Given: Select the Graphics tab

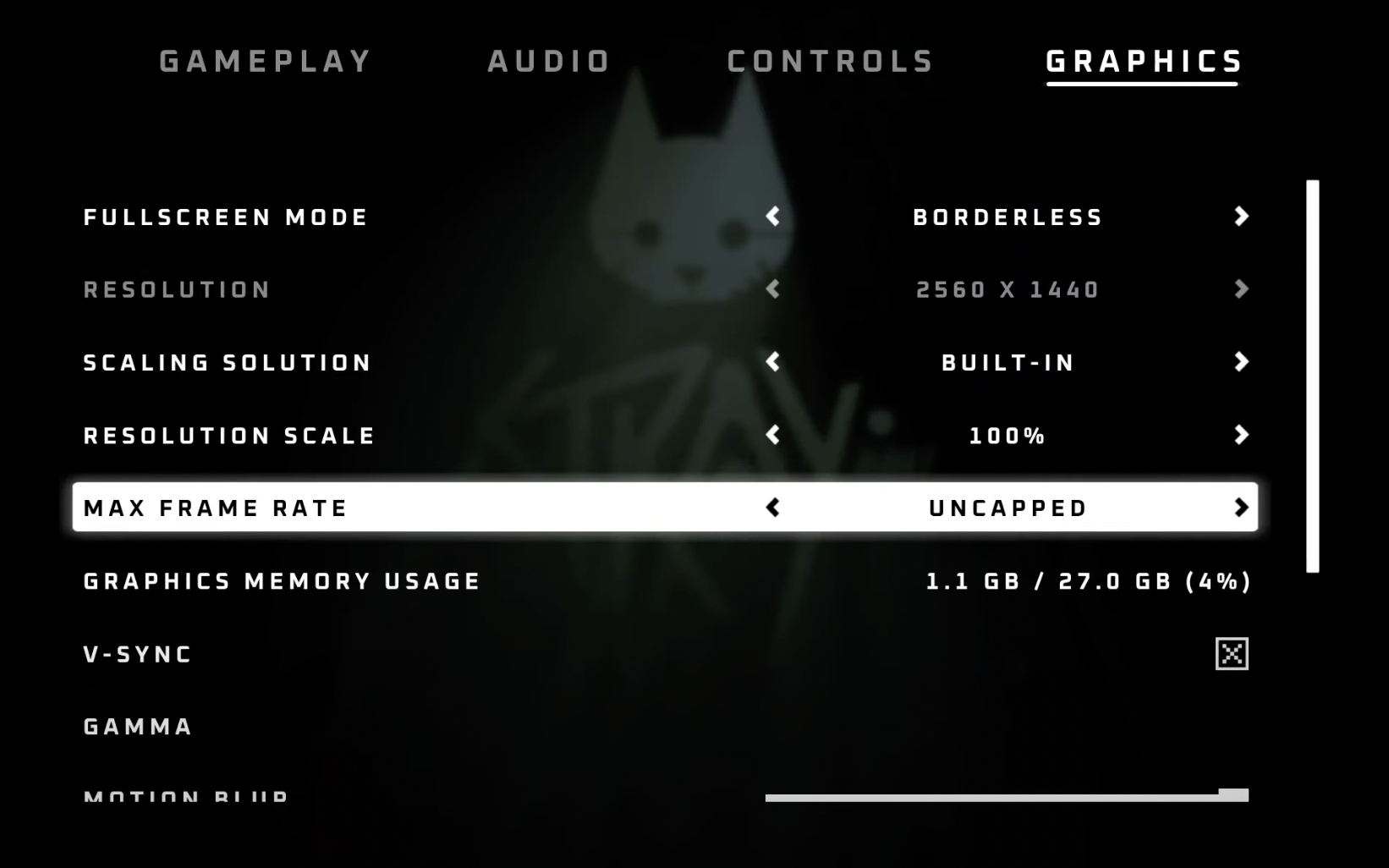Looking at the screenshot, I should (1144, 62).
